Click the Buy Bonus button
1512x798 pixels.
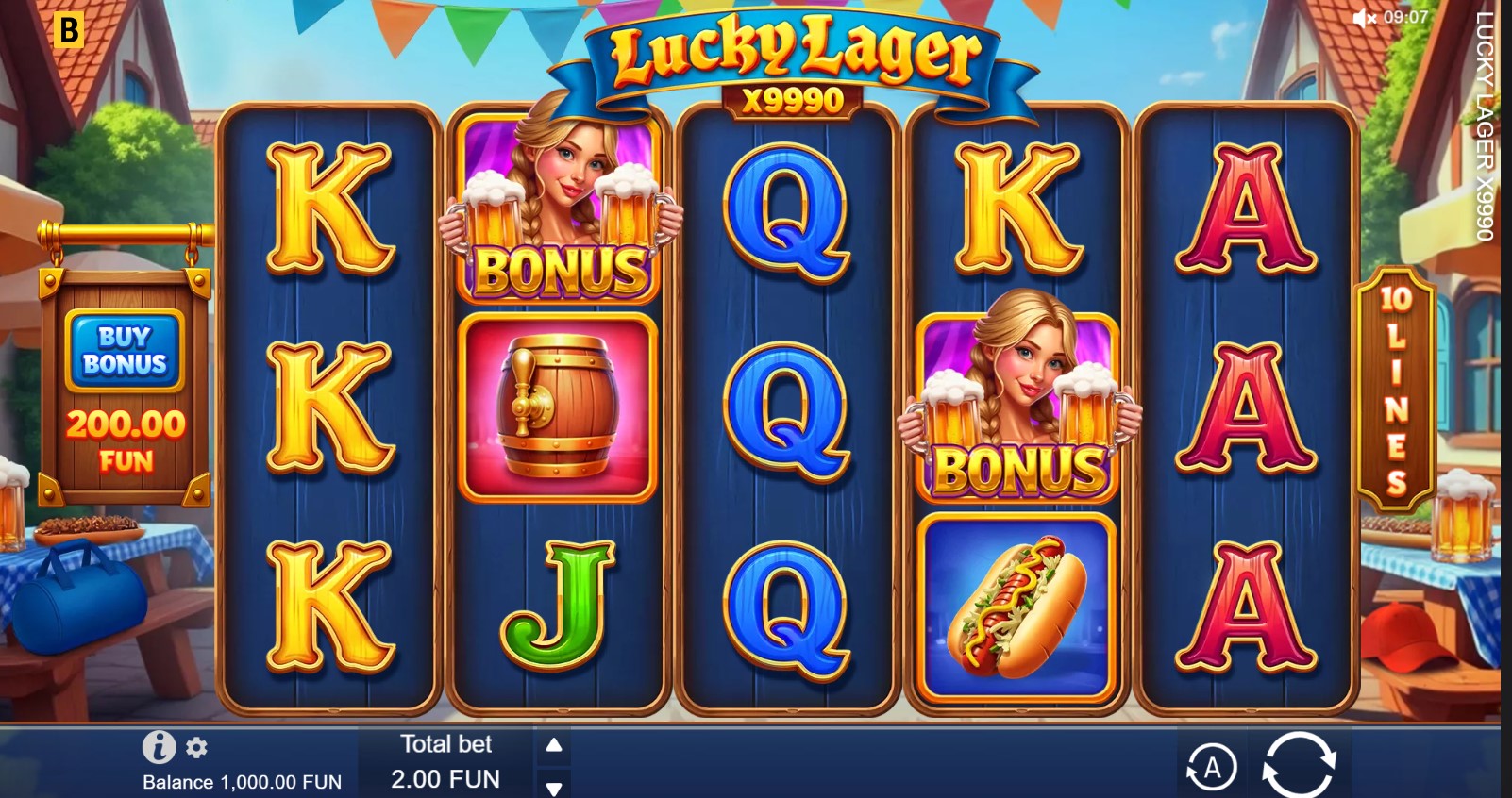coord(125,351)
